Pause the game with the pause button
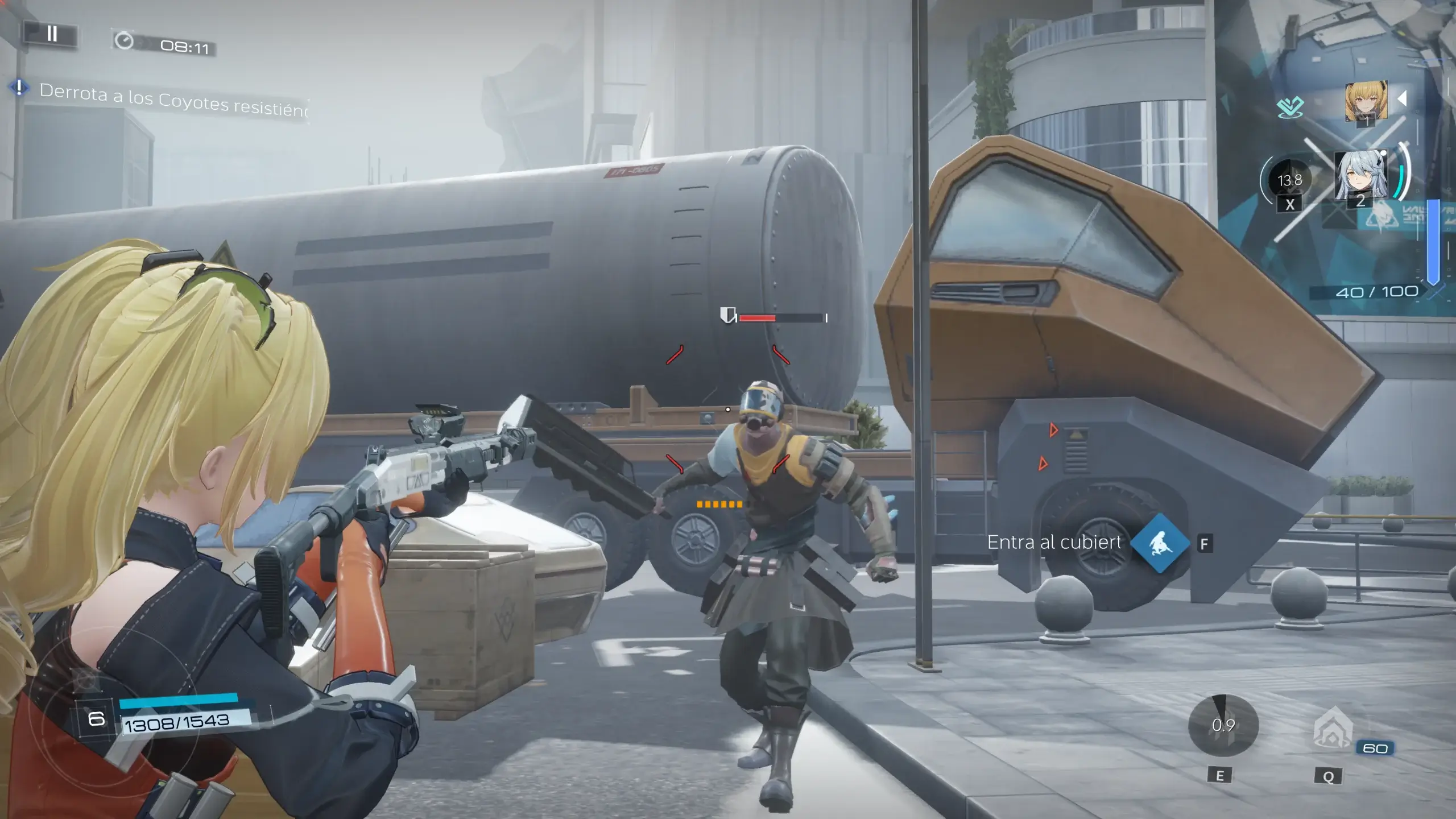 pyautogui.click(x=52, y=34)
